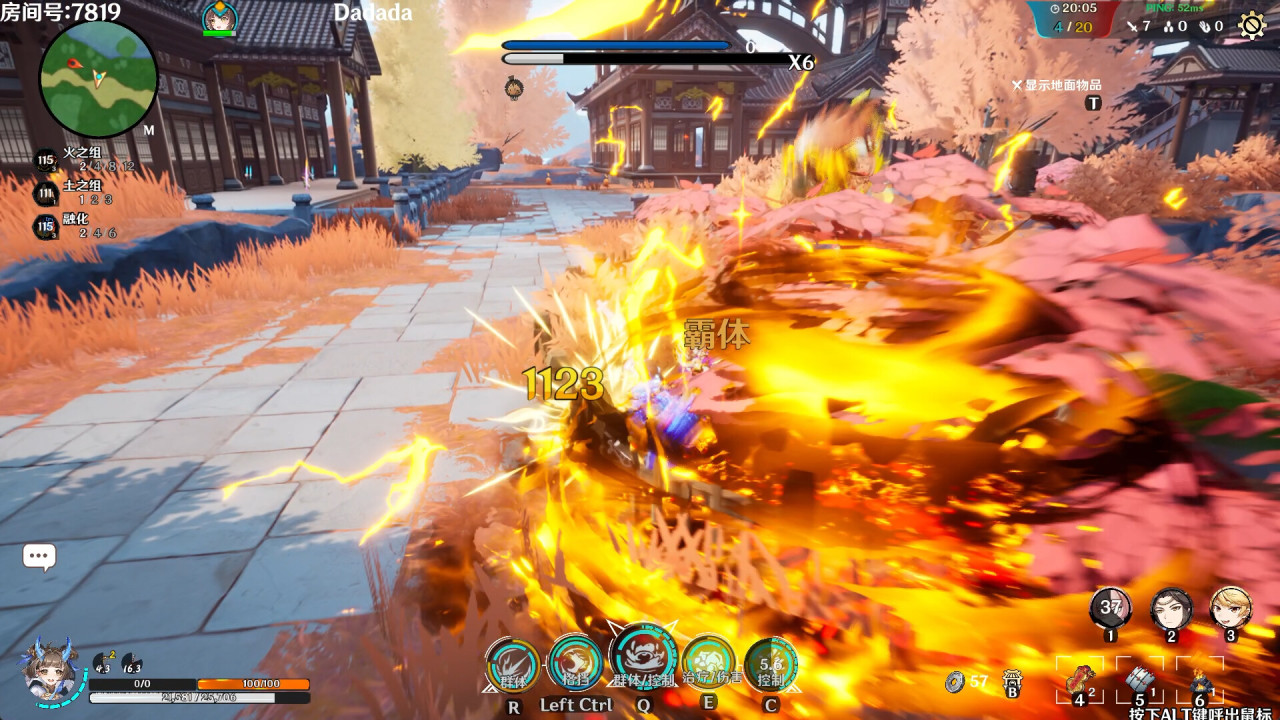Activate the 格挡 block skill
1280x720 pixels.
[x=576, y=662]
